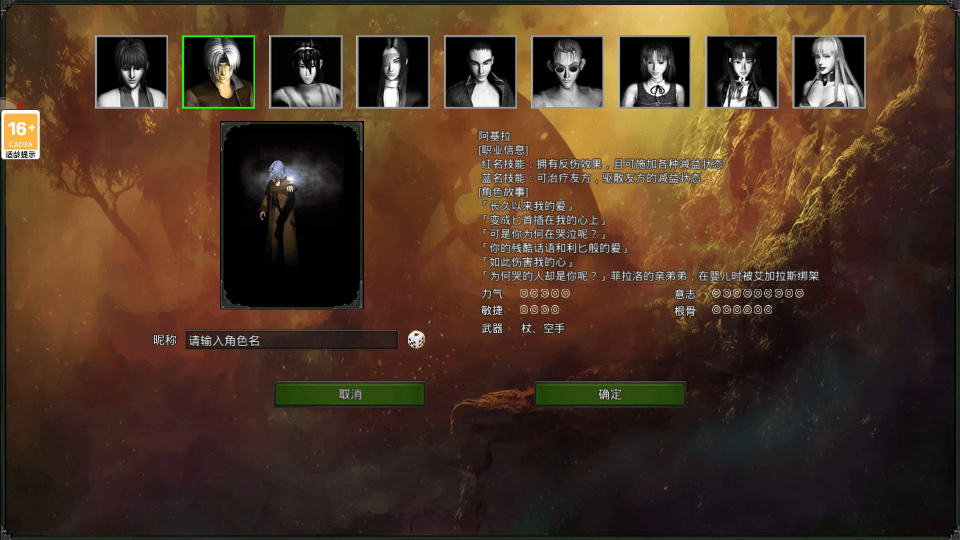This screenshot has height=540, width=960.
Task: Pick the blonde long-haired woman portrait
Action: (x=829, y=72)
